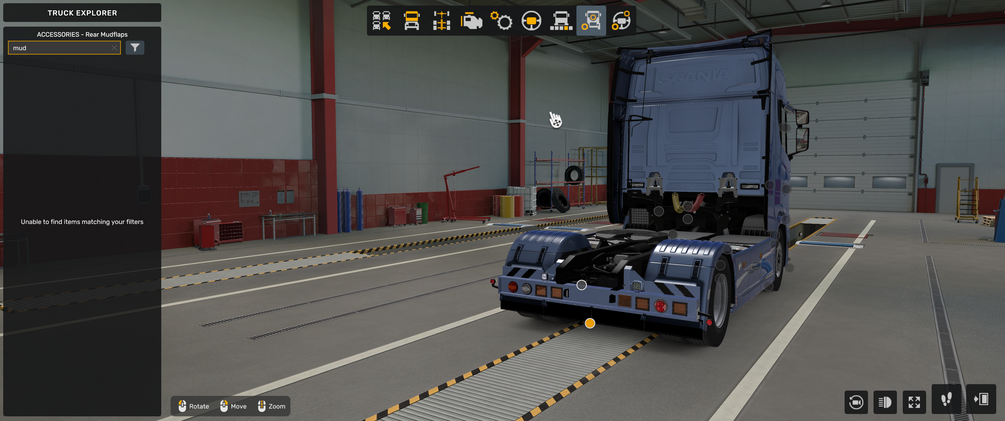Activate the four-arrow fullscreen view button
The height and width of the screenshot is (421, 1005).
tap(914, 402)
